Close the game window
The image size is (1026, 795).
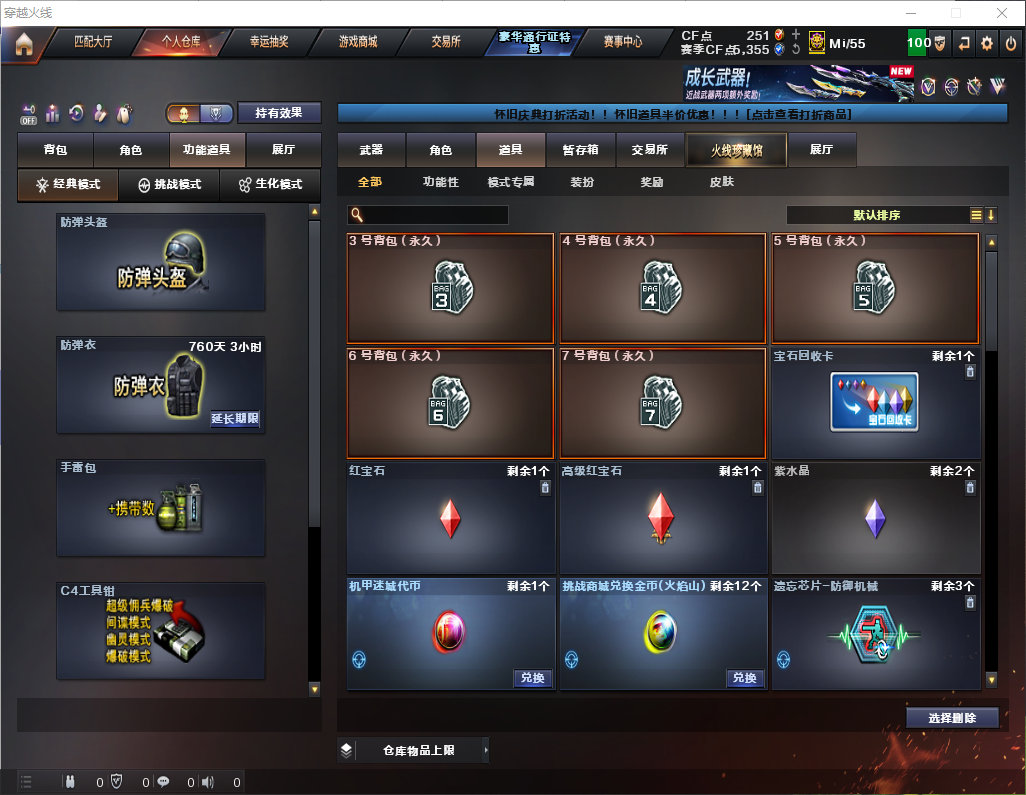click(1001, 13)
